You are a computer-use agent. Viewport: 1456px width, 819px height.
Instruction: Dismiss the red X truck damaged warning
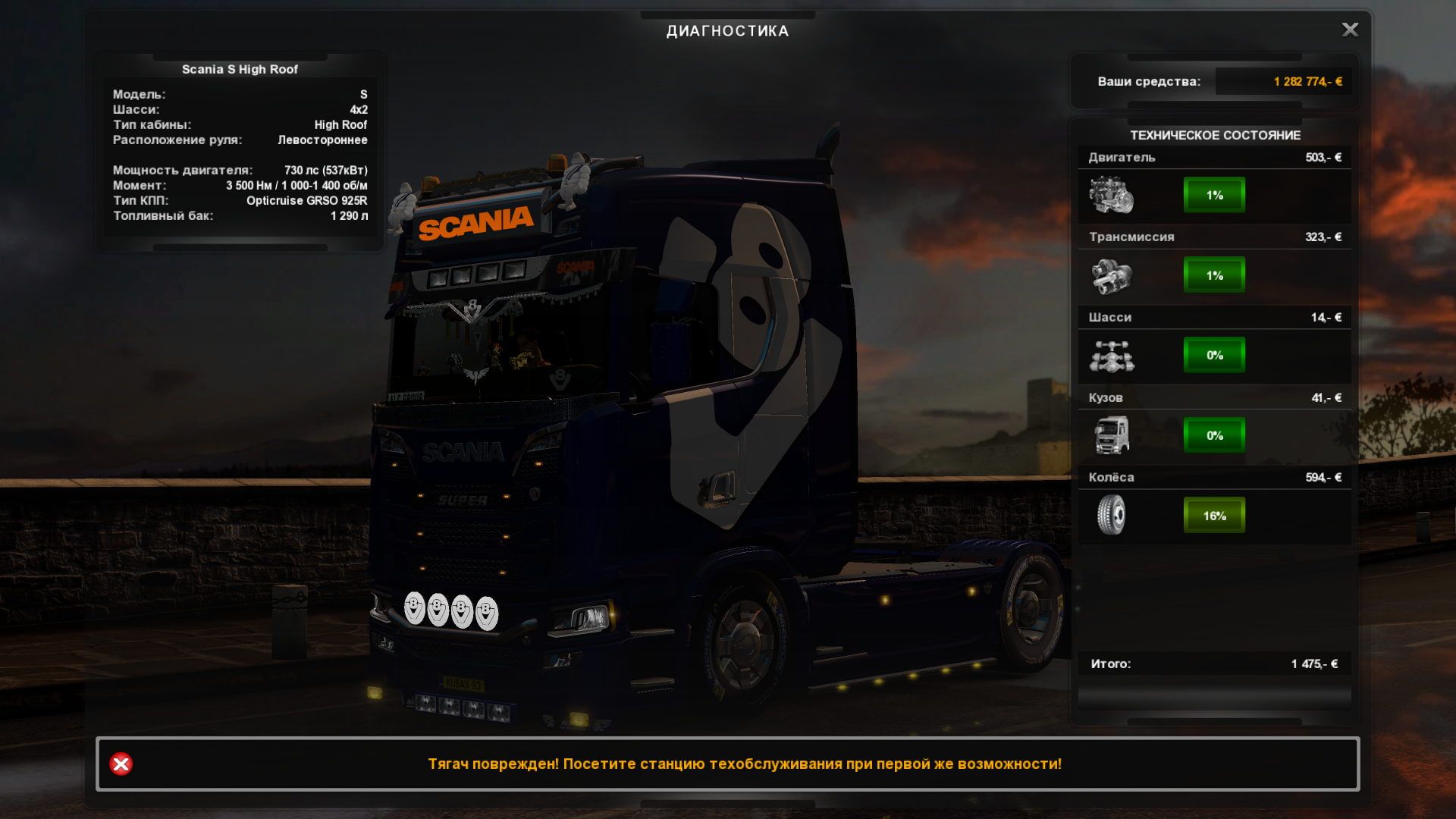(121, 764)
